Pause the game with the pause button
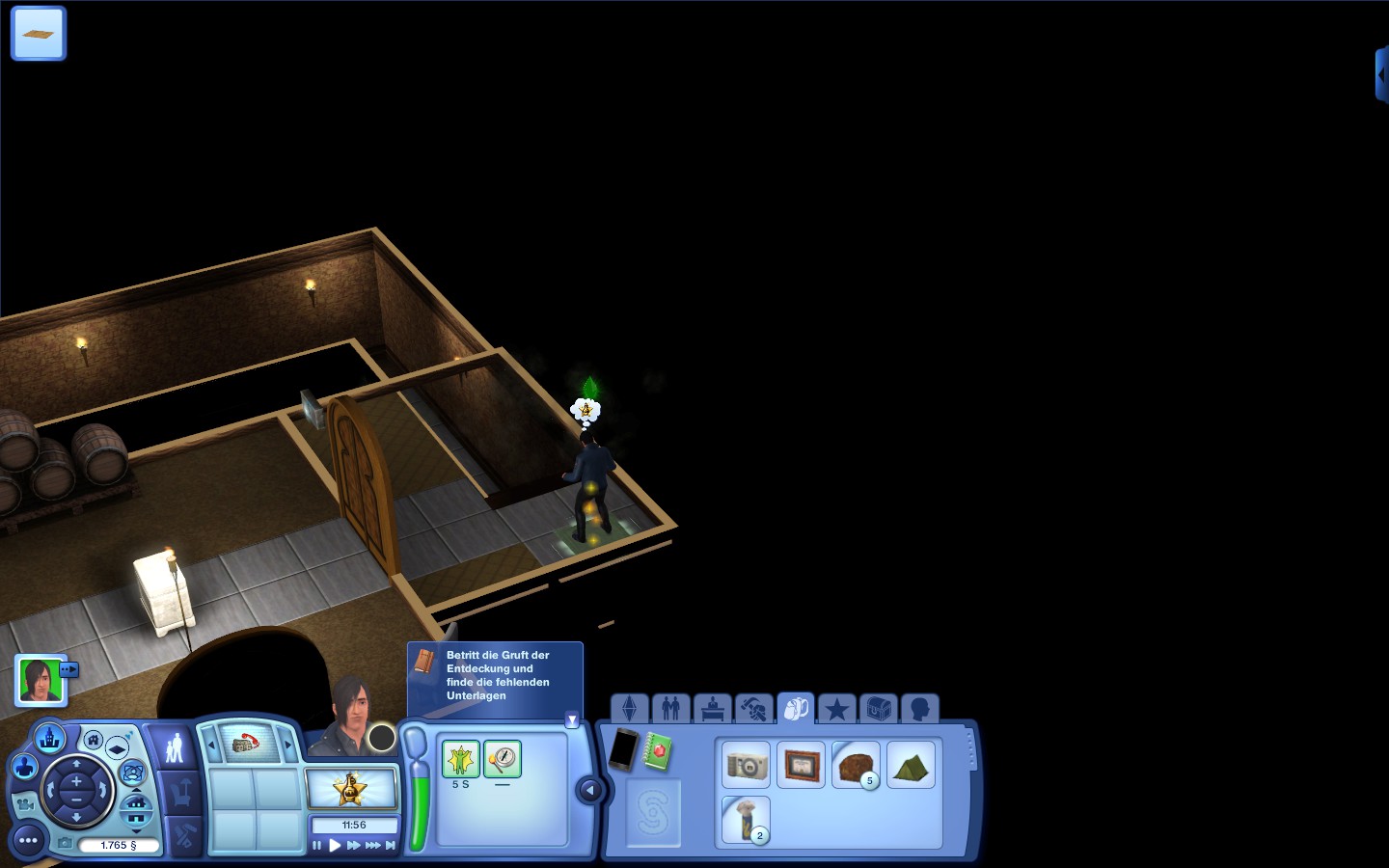 click(x=316, y=846)
